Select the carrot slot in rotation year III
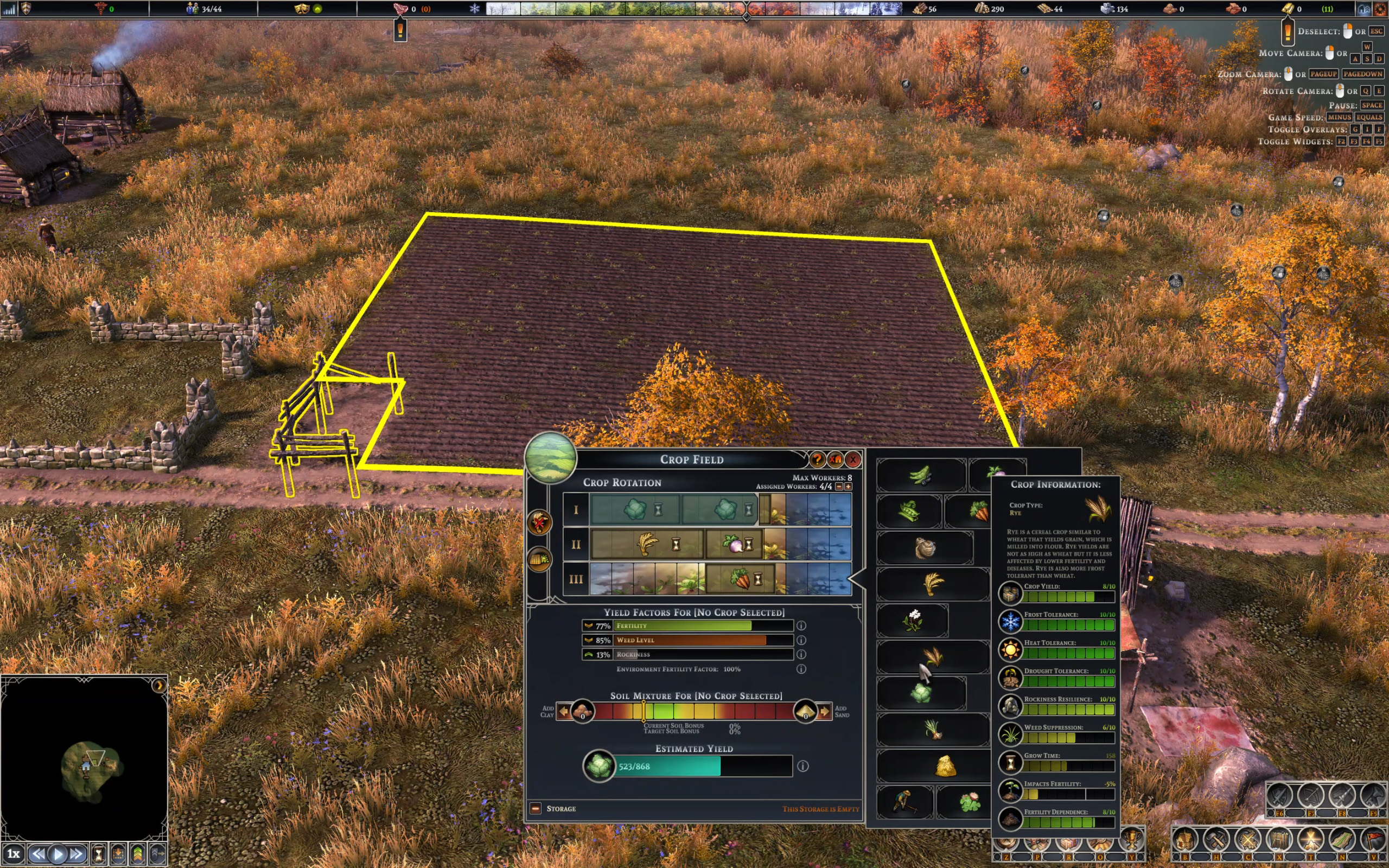This screenshot has height=868, width=1389. [x=741, y=579]
